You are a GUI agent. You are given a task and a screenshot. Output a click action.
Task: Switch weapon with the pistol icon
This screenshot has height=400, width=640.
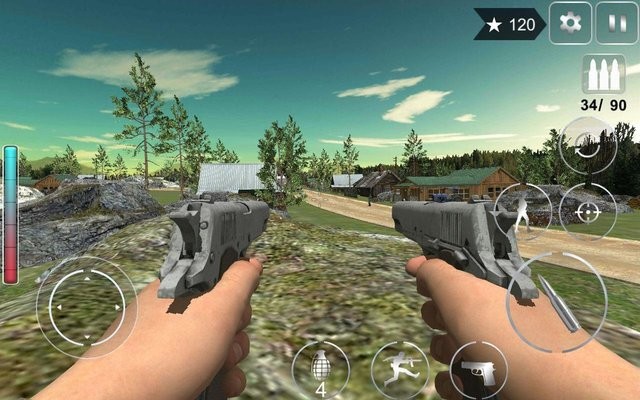coord(477,369)
